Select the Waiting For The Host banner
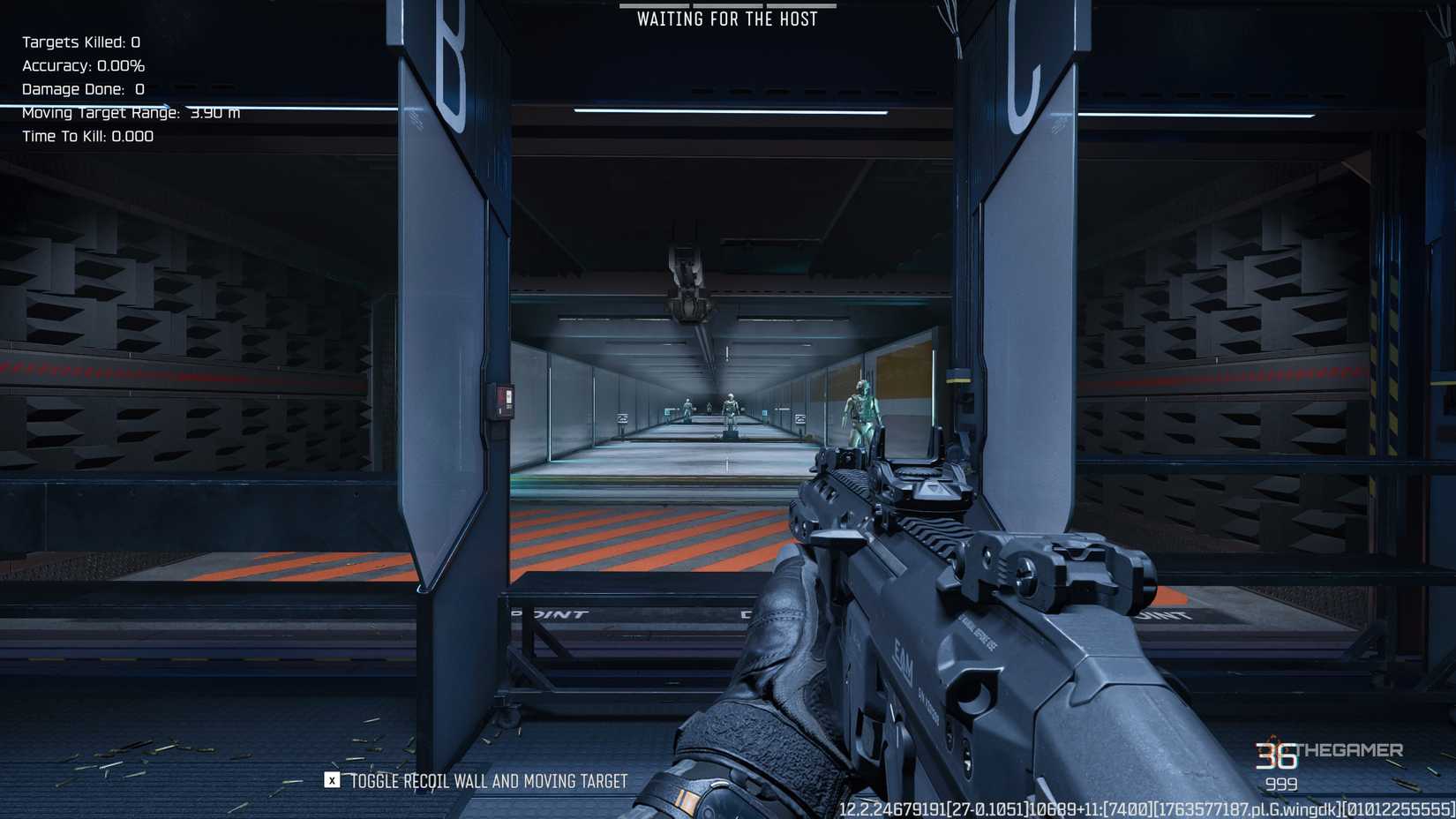Viewport: 1456px width, 819px height. point(729,19)
